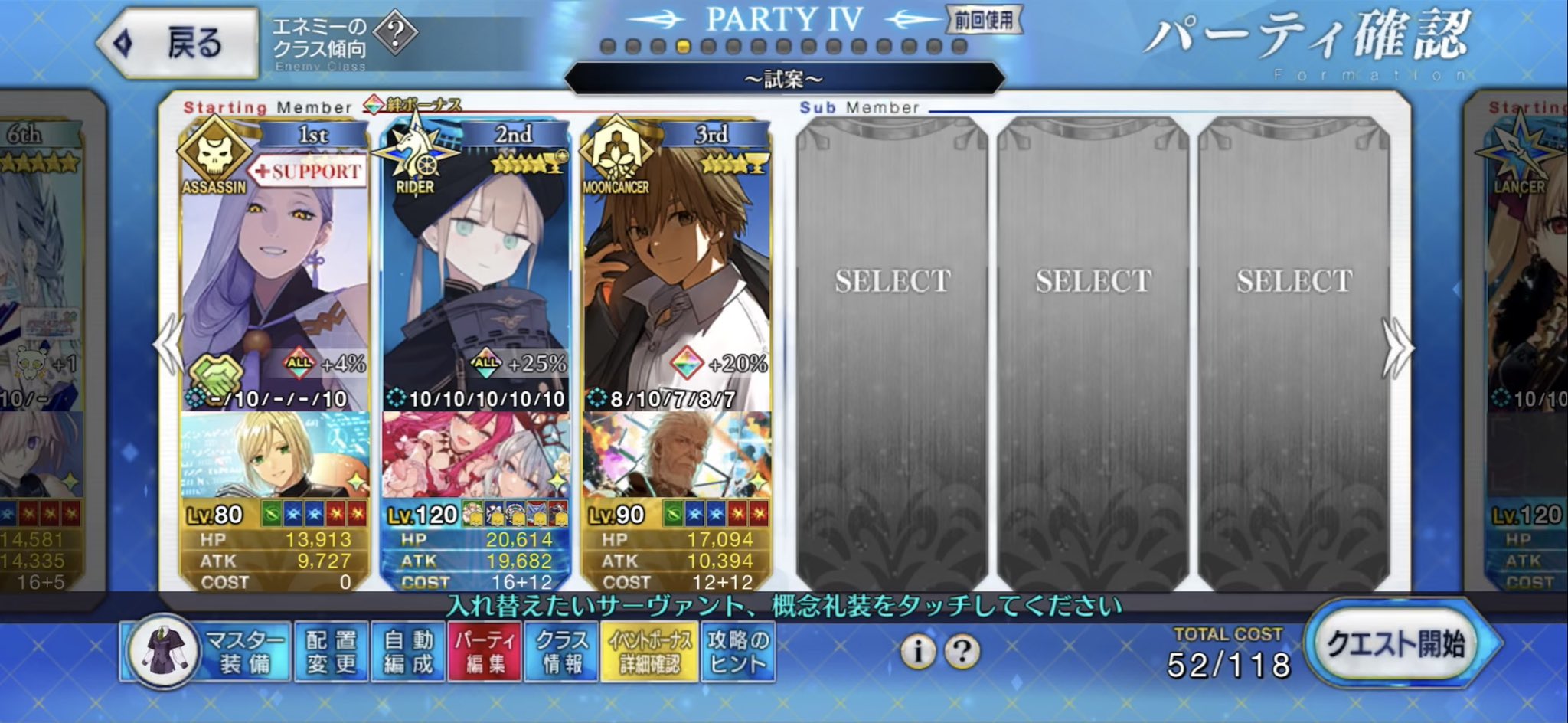The height and width of the screenshot is (723, 1568).
Task: Choose 配置変更 to rearrange members
Action: point(332,652)
